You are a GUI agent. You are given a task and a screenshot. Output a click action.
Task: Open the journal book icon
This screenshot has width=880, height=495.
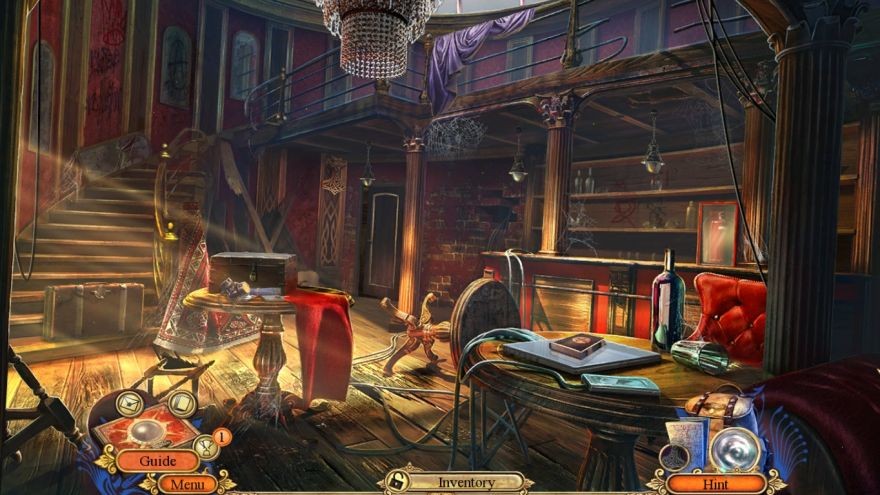pos(181,403)
